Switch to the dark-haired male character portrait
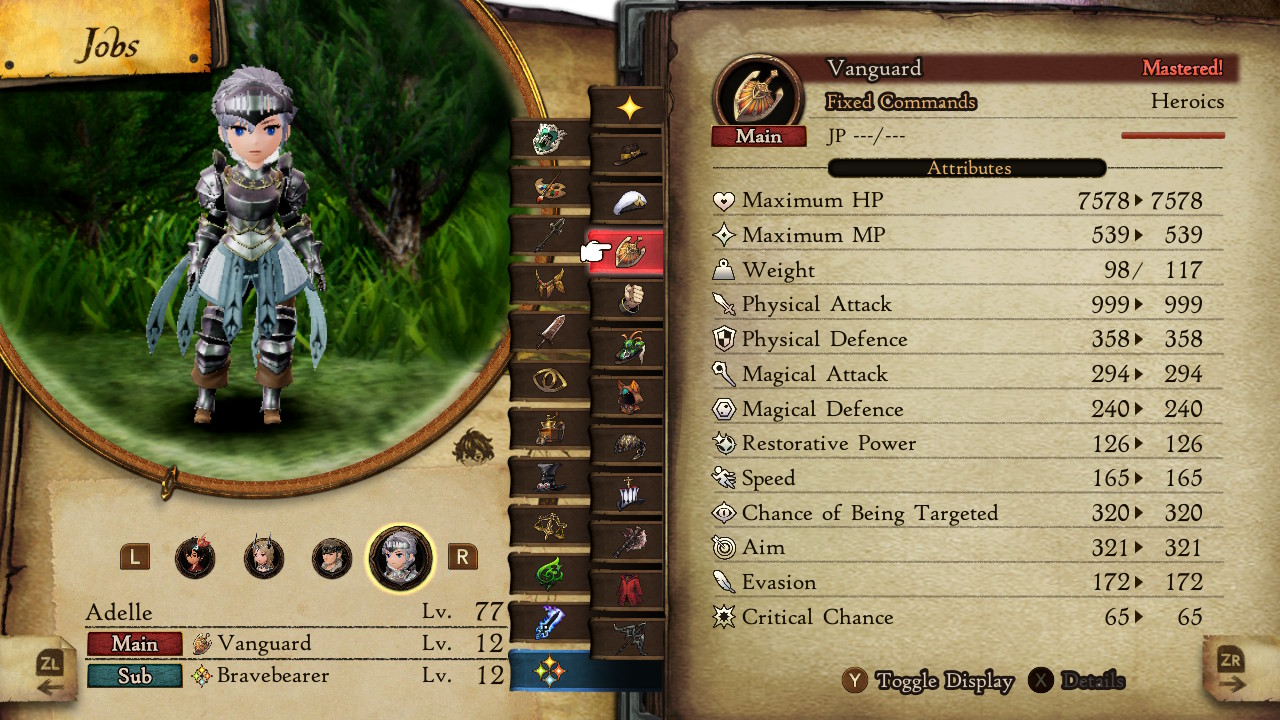The image size is (1280, 720). pyautogui.click(x=332, y=557)
